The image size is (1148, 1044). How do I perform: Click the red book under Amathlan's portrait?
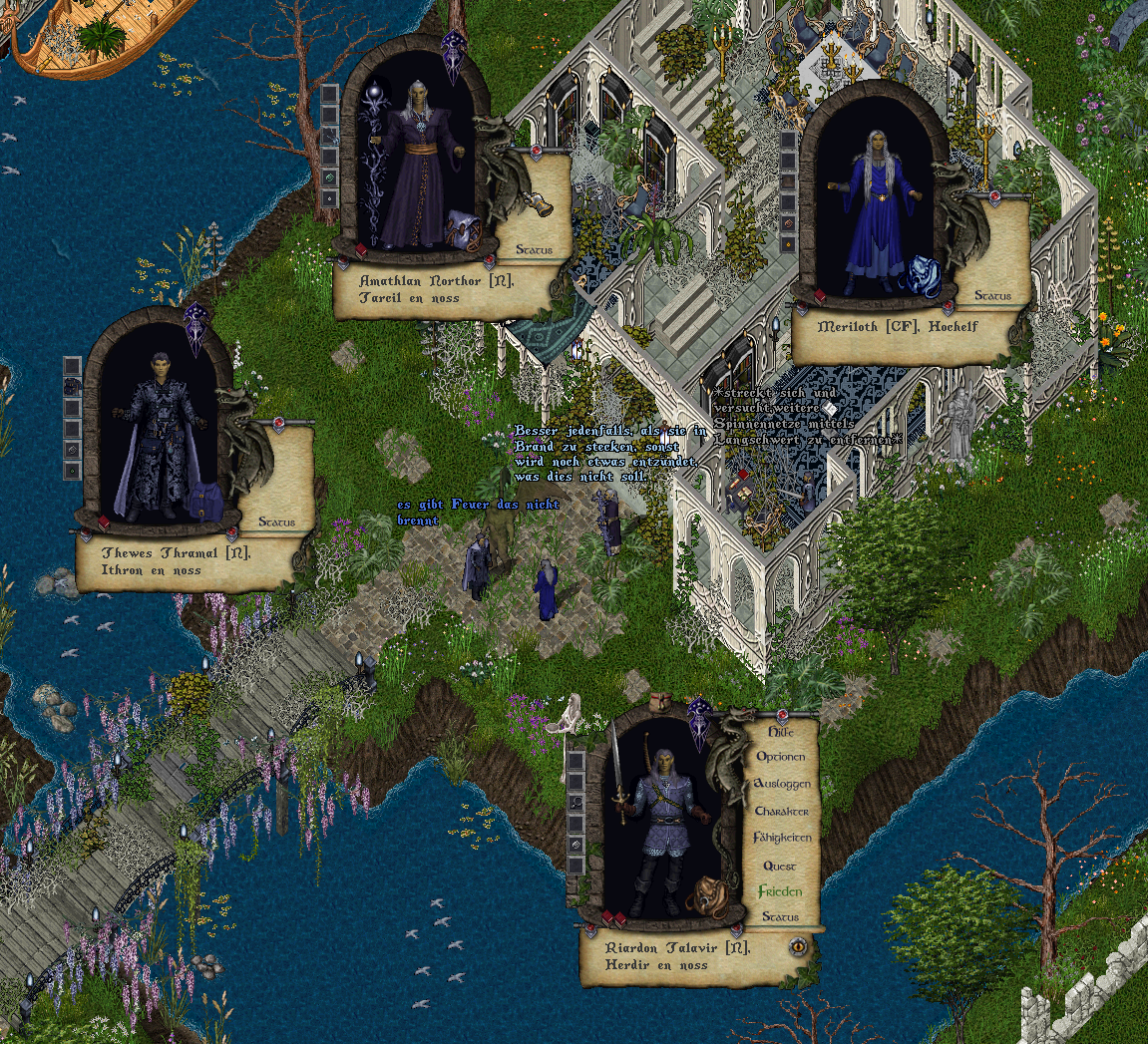361,250
